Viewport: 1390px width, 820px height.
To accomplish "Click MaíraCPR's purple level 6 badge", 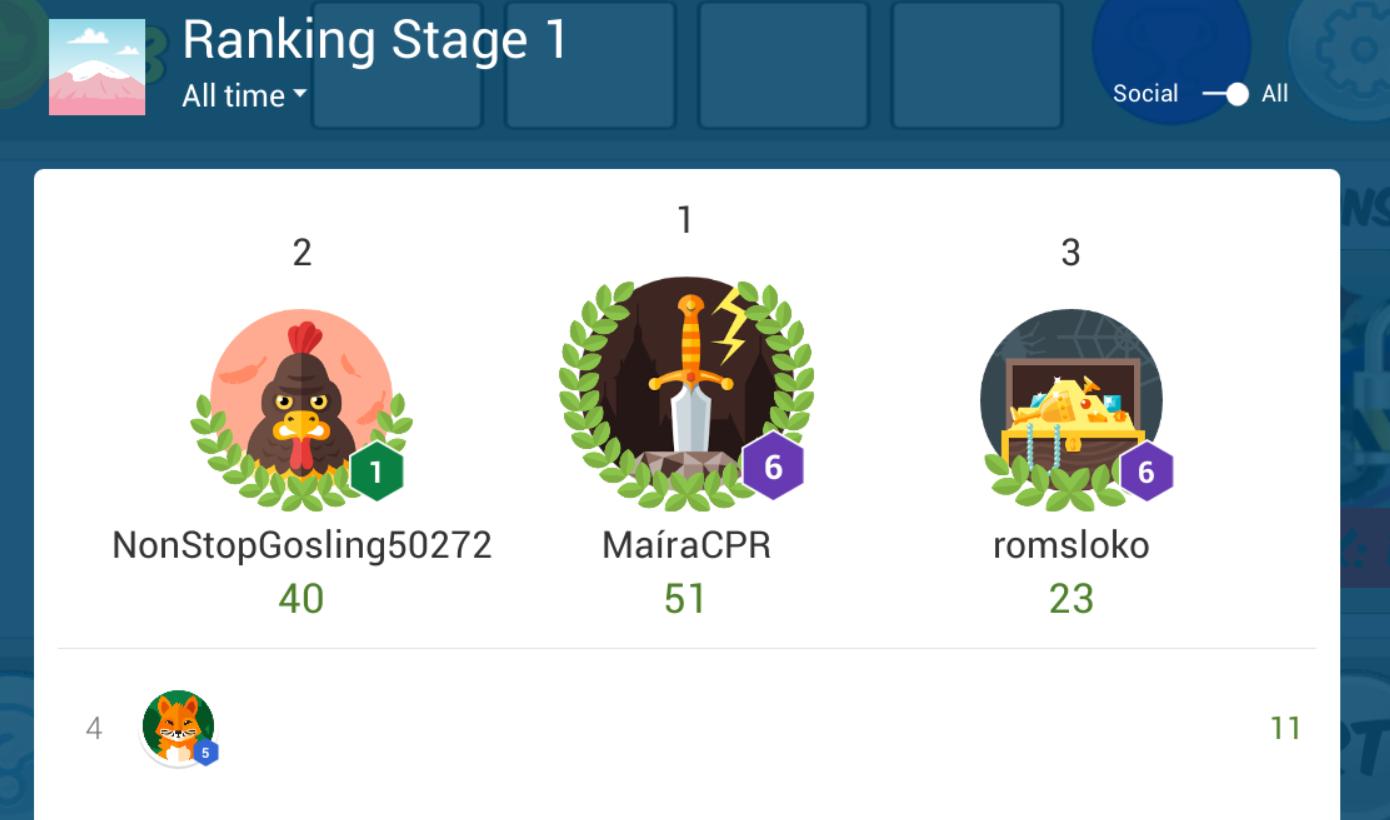I will pyautogui.click(x=773, y=466).
